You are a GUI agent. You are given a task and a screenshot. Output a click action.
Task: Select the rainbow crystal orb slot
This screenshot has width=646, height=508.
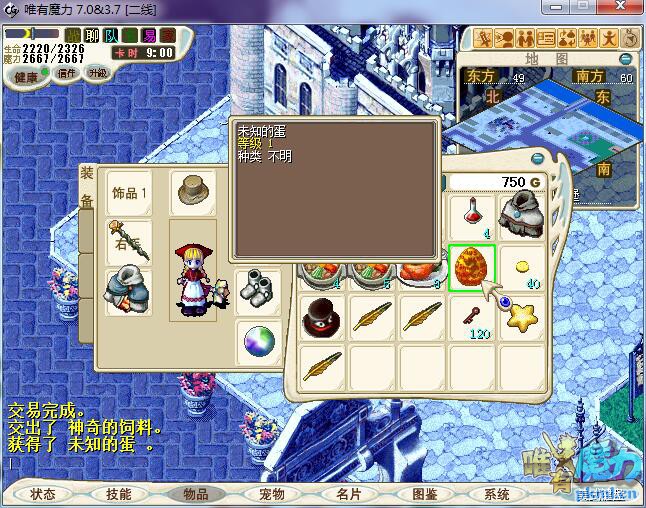point(258,343)
